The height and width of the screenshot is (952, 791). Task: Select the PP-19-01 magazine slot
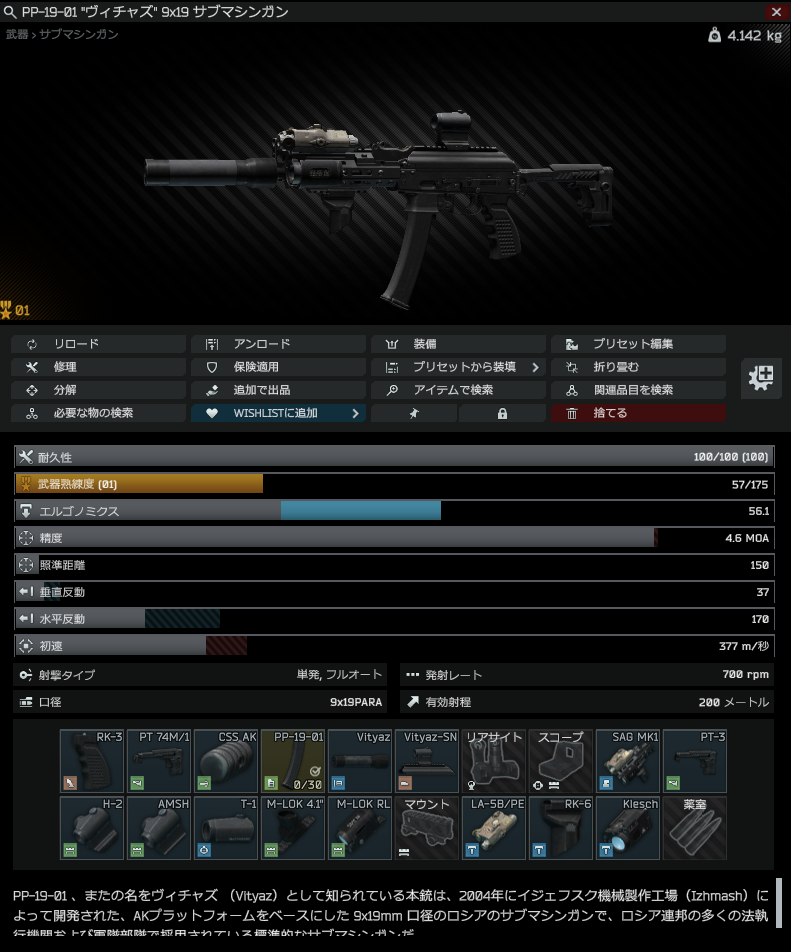[293, 762]
